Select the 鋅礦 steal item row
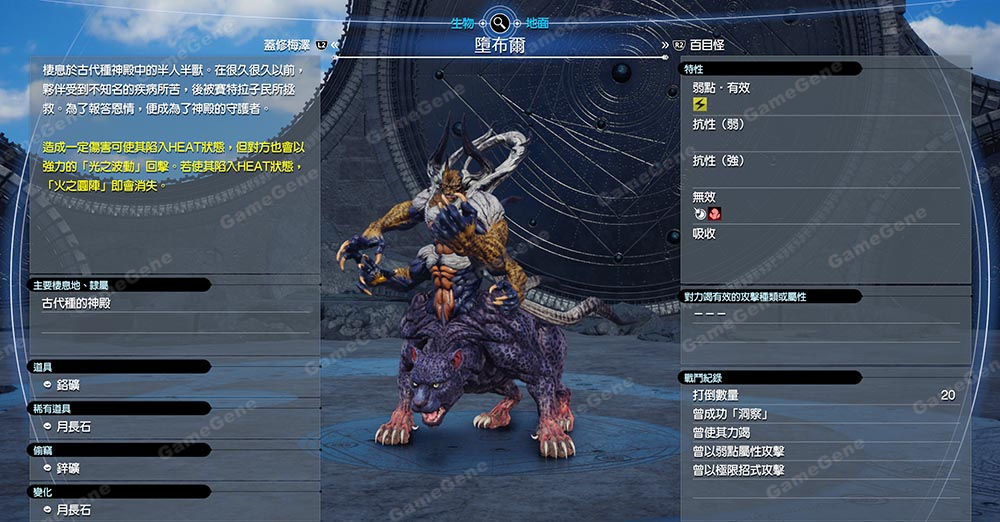The image size is (1000, 522). 70,468
